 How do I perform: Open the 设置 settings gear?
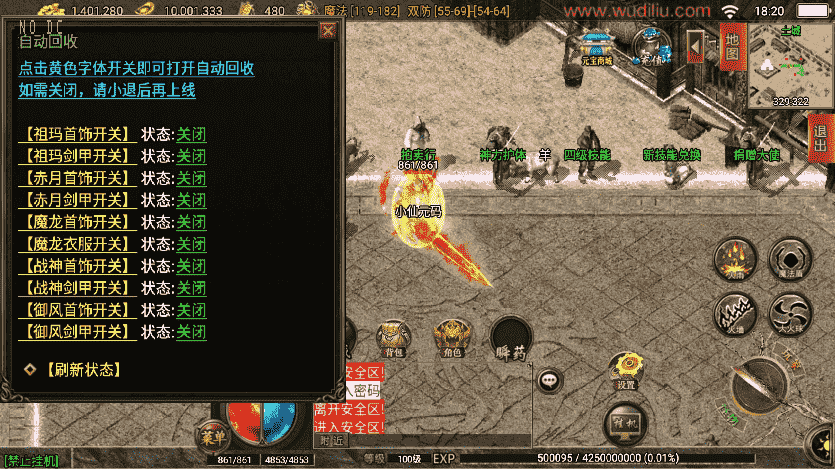point(626,370)
